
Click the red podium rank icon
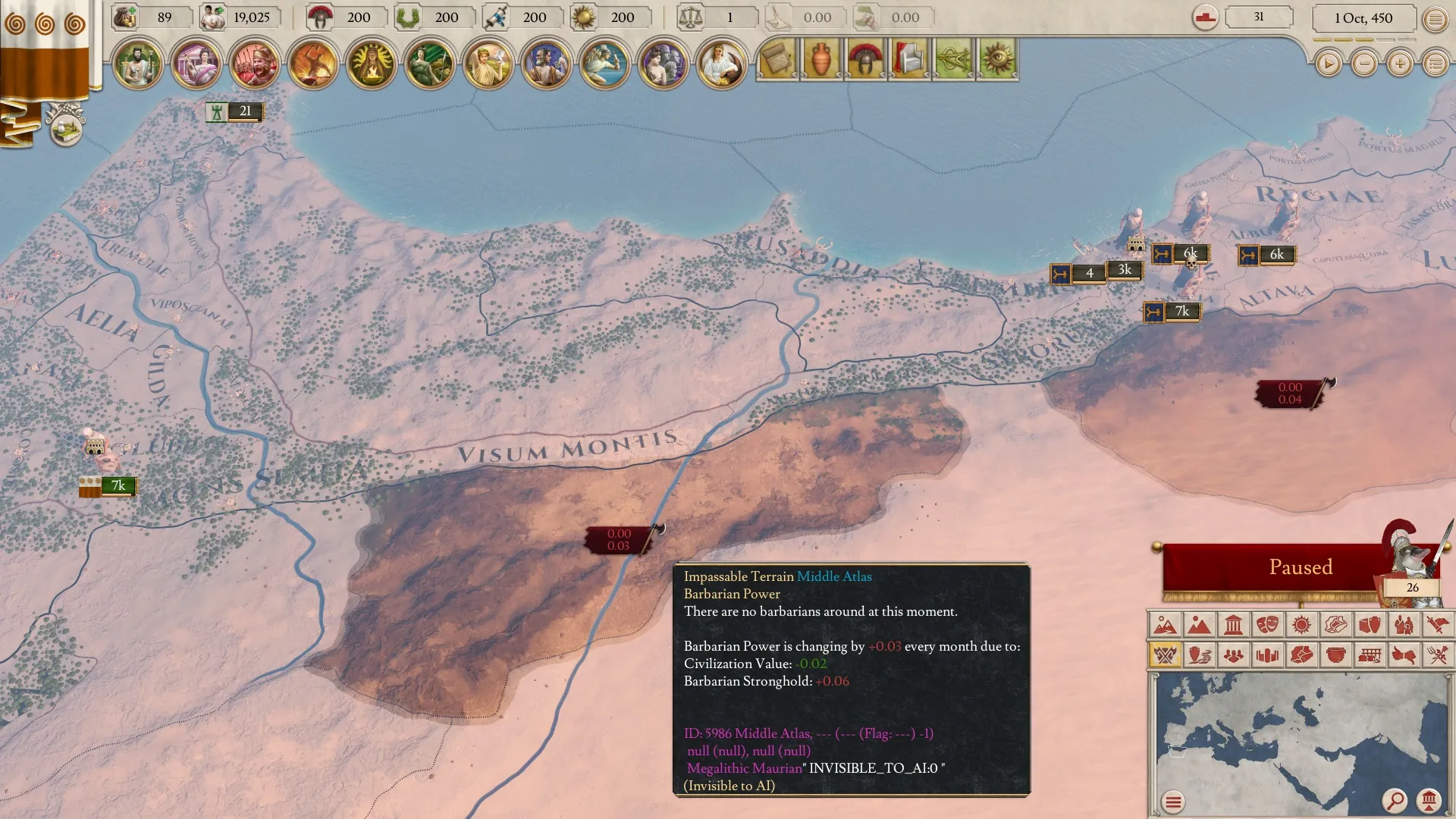1205,17
